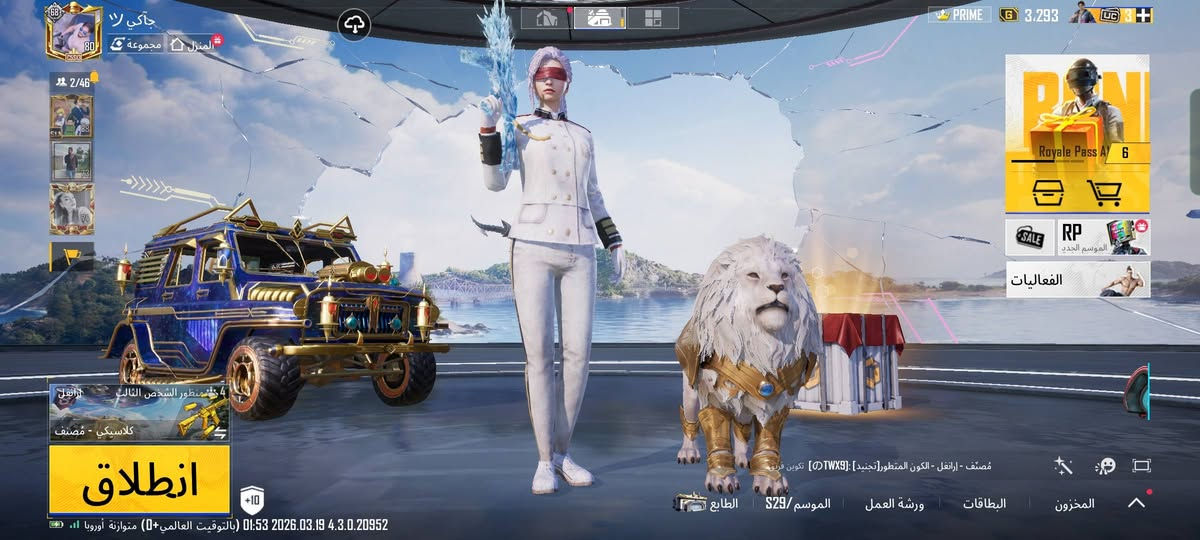
Task: Open المخزون inventory menu
Action: click(1074, 504)
